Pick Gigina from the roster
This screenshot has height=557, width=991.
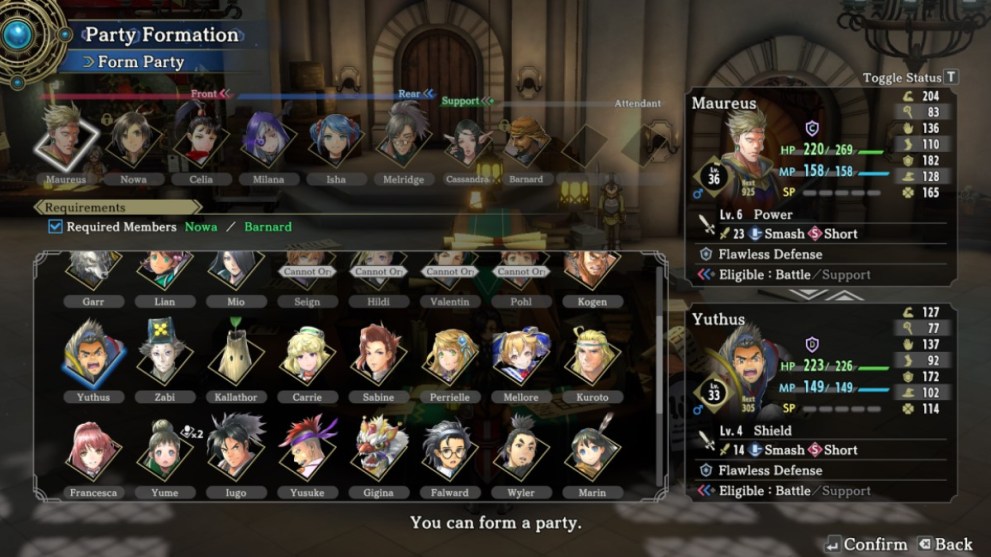click(377, 451)
